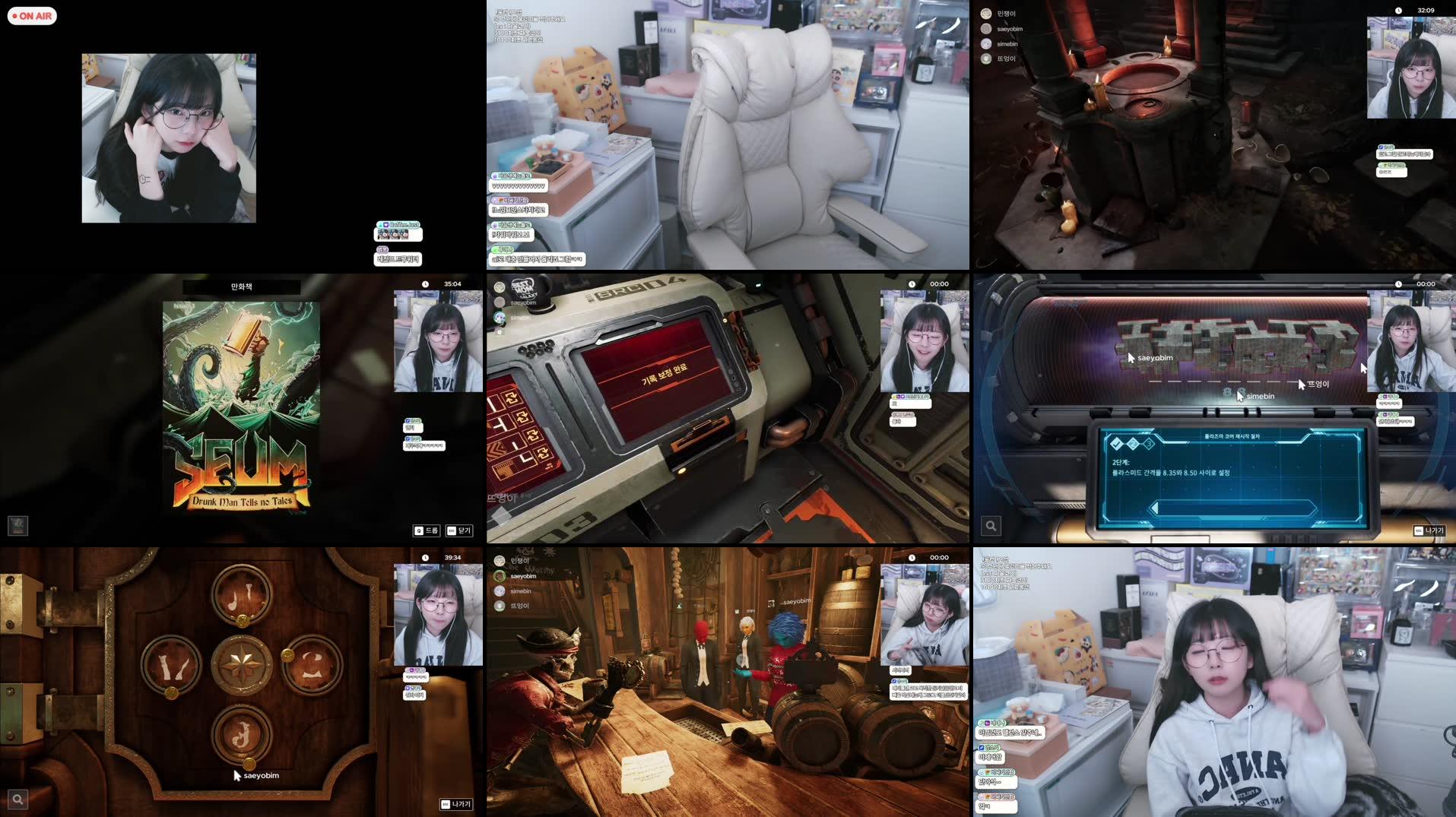Click the magnifier icon beside the SEUM comic cover
Viewport: 1456px width, 817px height.
[17, 525]
